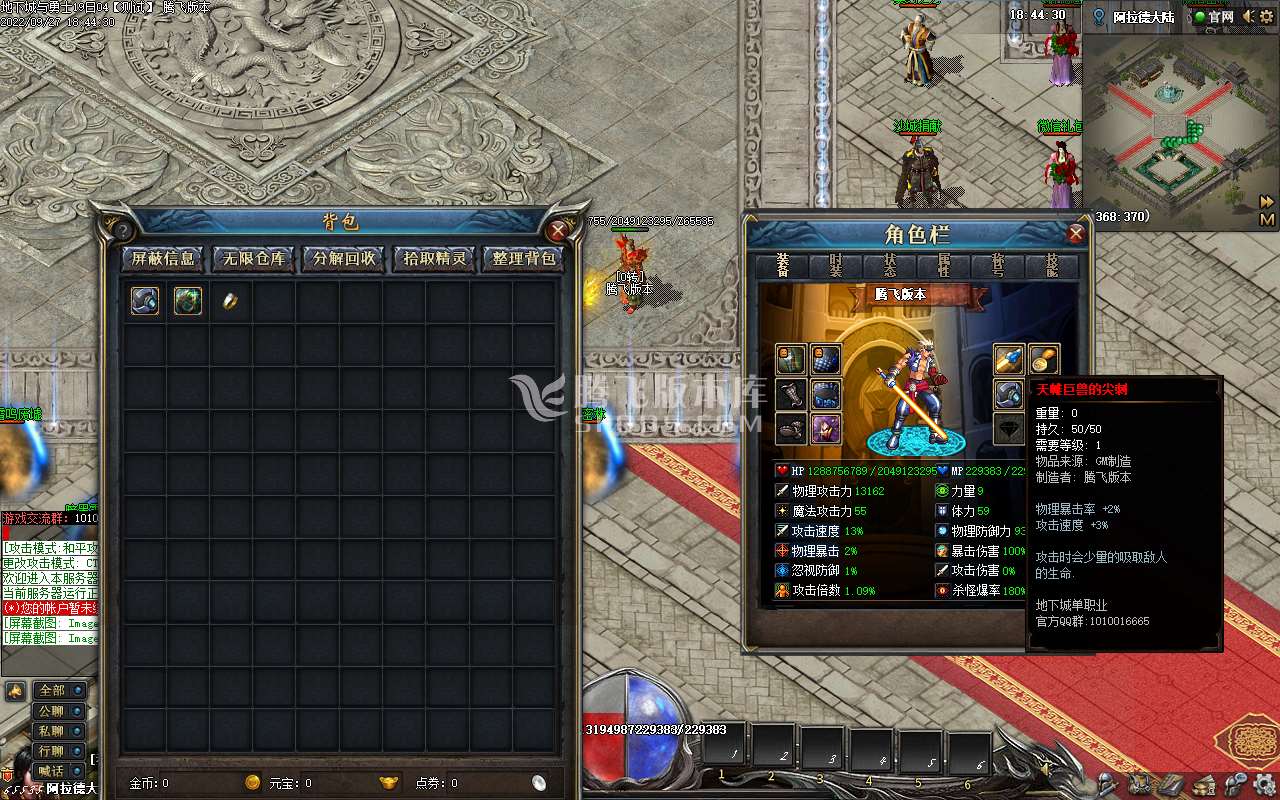1280x800 pixels.
Task: Open the map with the M button
Action: [x=1267, y=219]
